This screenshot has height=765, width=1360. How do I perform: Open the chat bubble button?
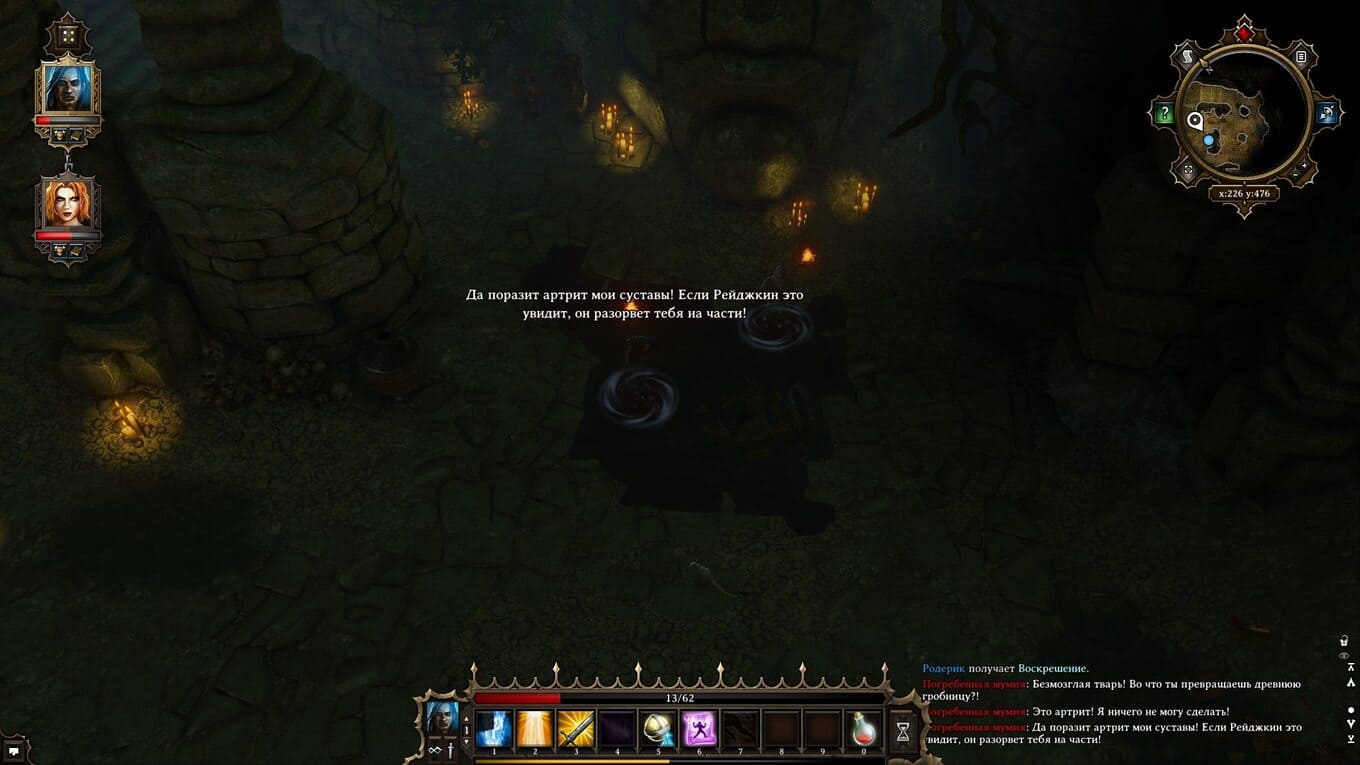14,750
